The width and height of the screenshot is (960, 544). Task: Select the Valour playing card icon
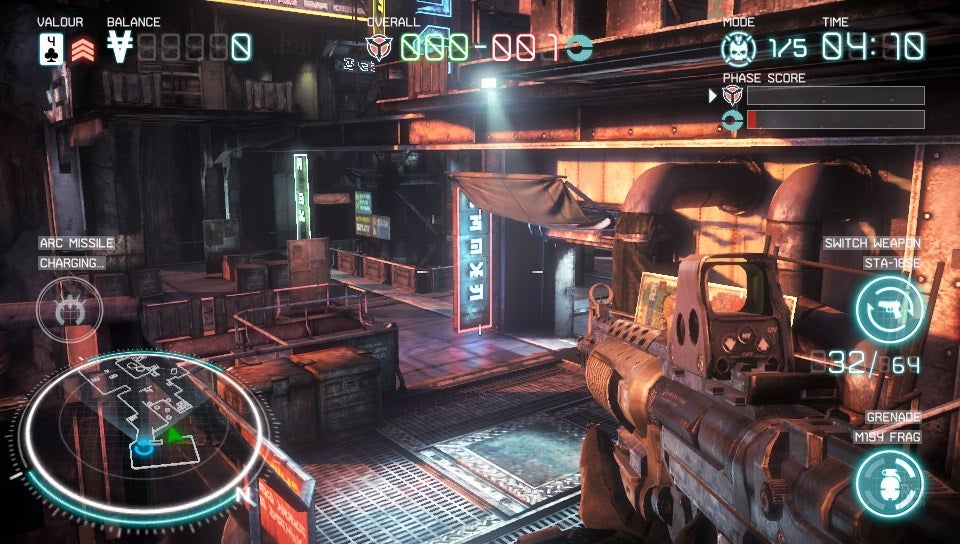52,48
